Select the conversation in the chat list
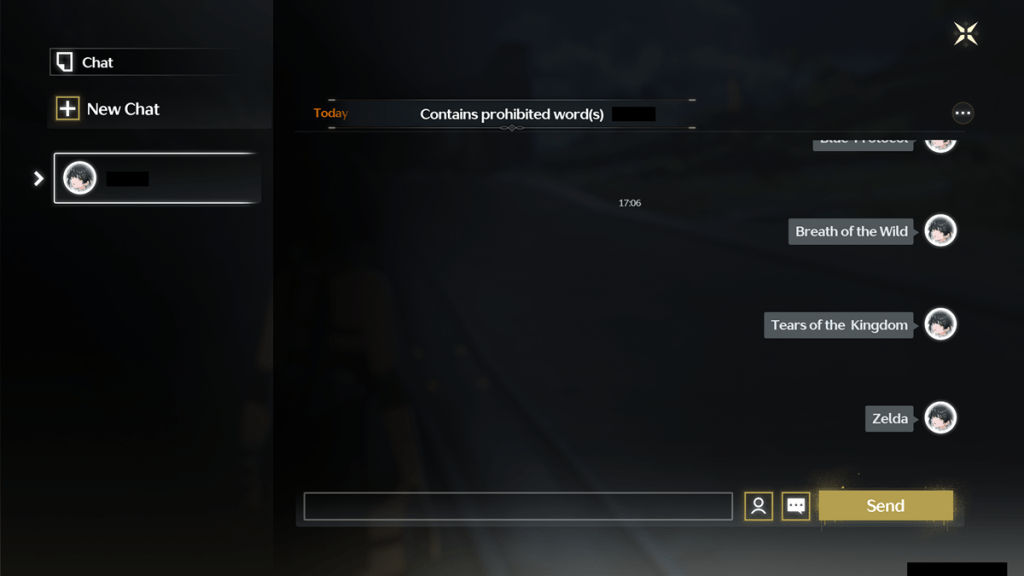1024x576 pixels. pyautogui.click(x=157, y=179)
